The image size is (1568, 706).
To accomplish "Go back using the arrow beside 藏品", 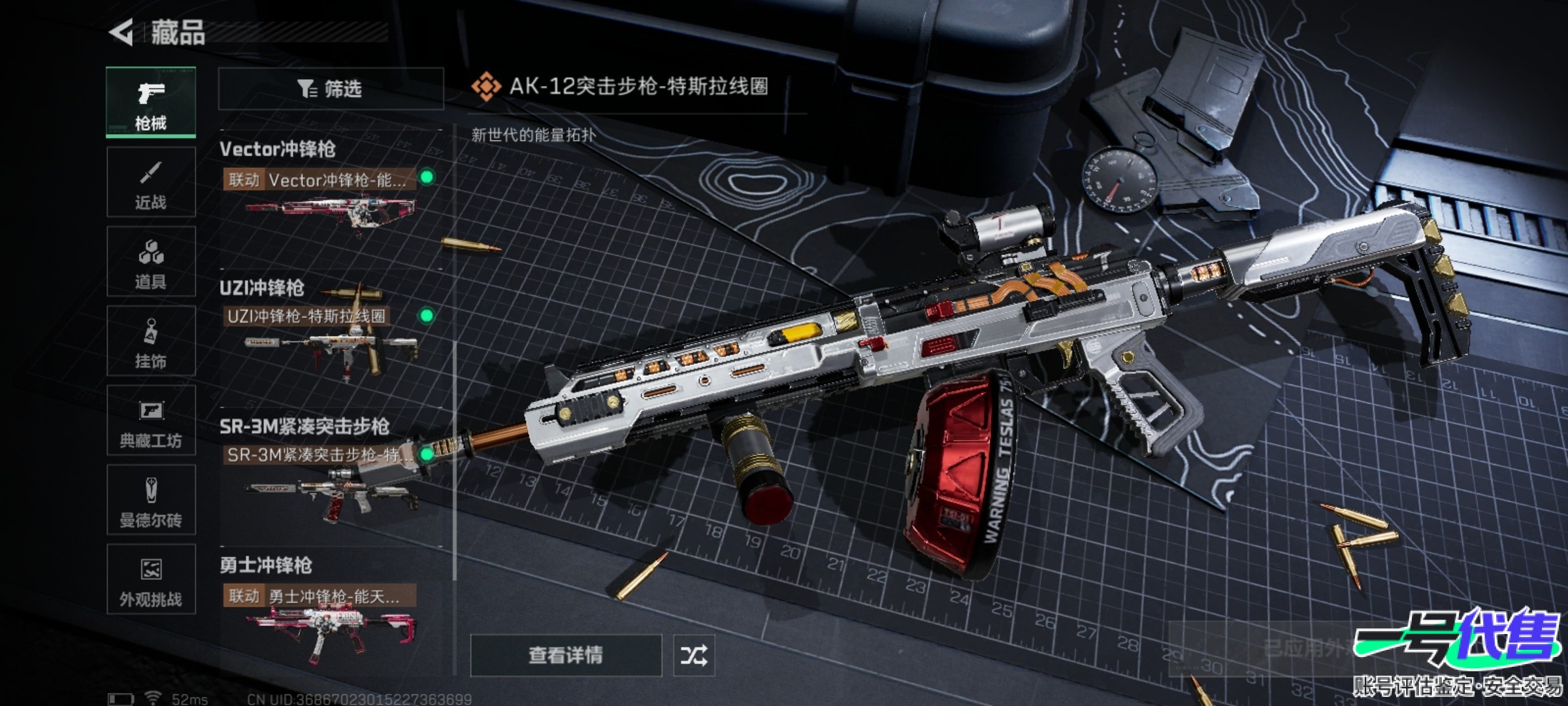I will coord(122,32).
